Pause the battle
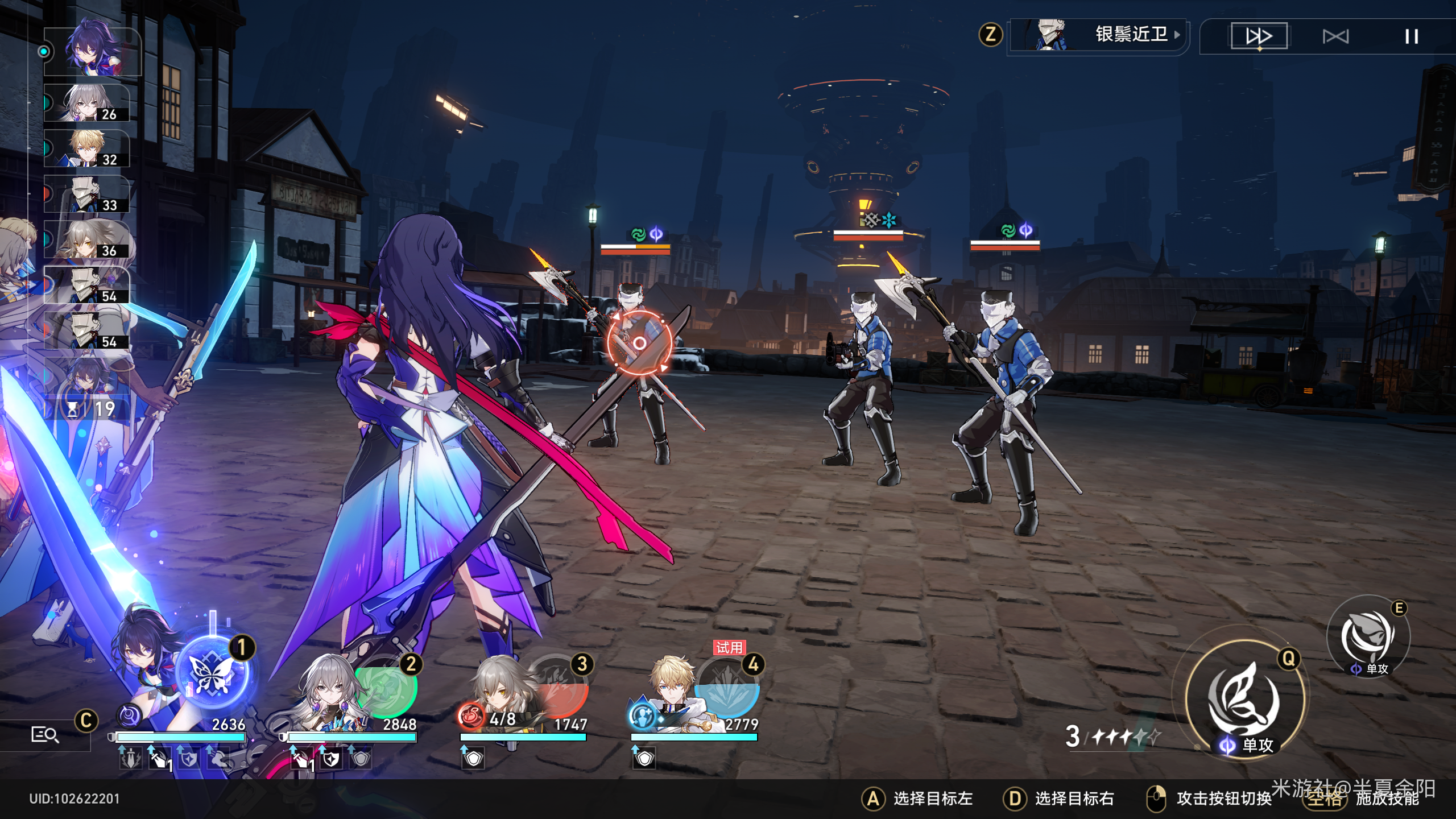Screen dimensions: 1456x819 [x=1411, y=37]
